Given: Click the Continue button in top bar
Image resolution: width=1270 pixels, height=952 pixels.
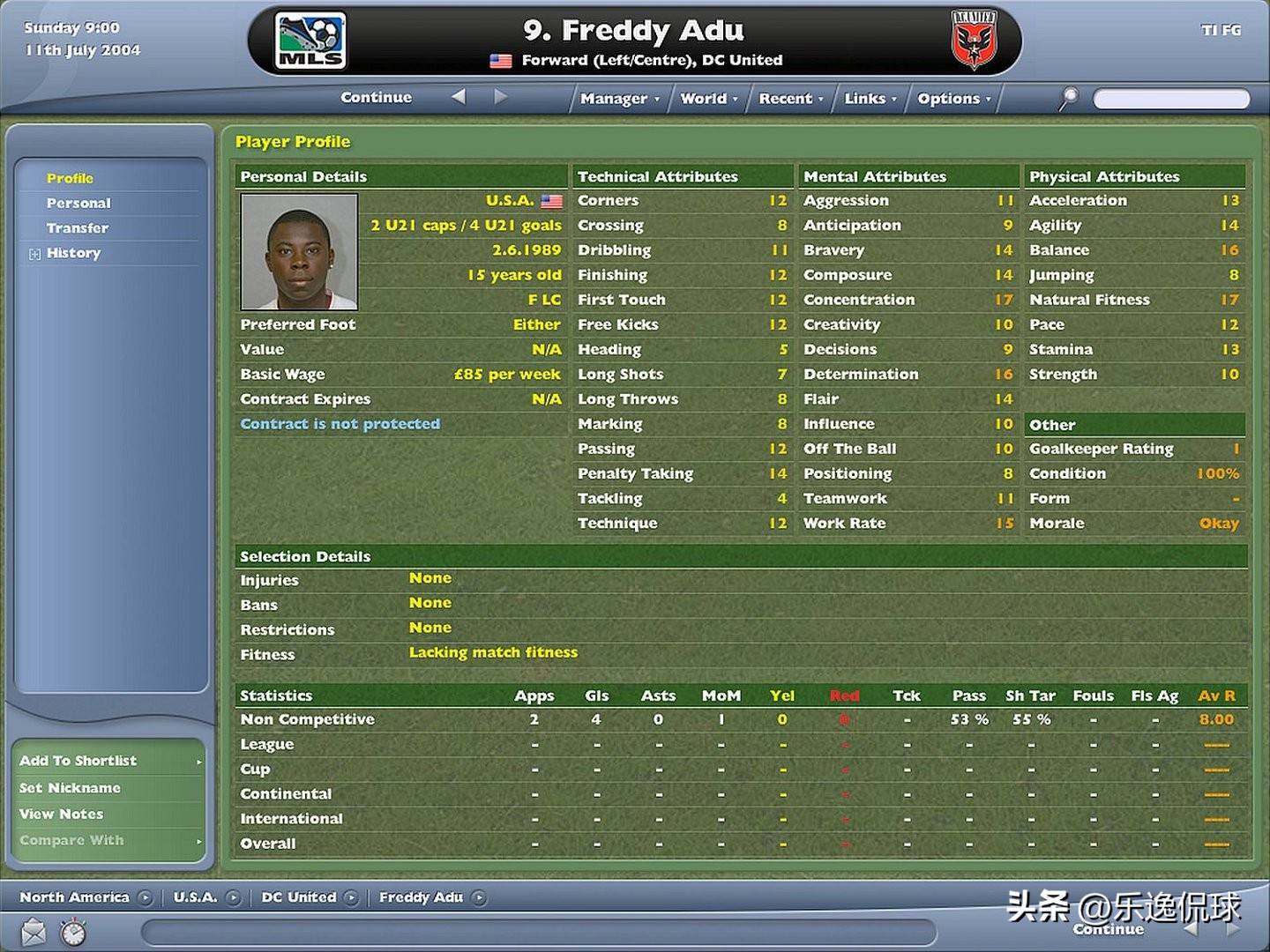Looking at the screenshot, I should pos(376,98).
